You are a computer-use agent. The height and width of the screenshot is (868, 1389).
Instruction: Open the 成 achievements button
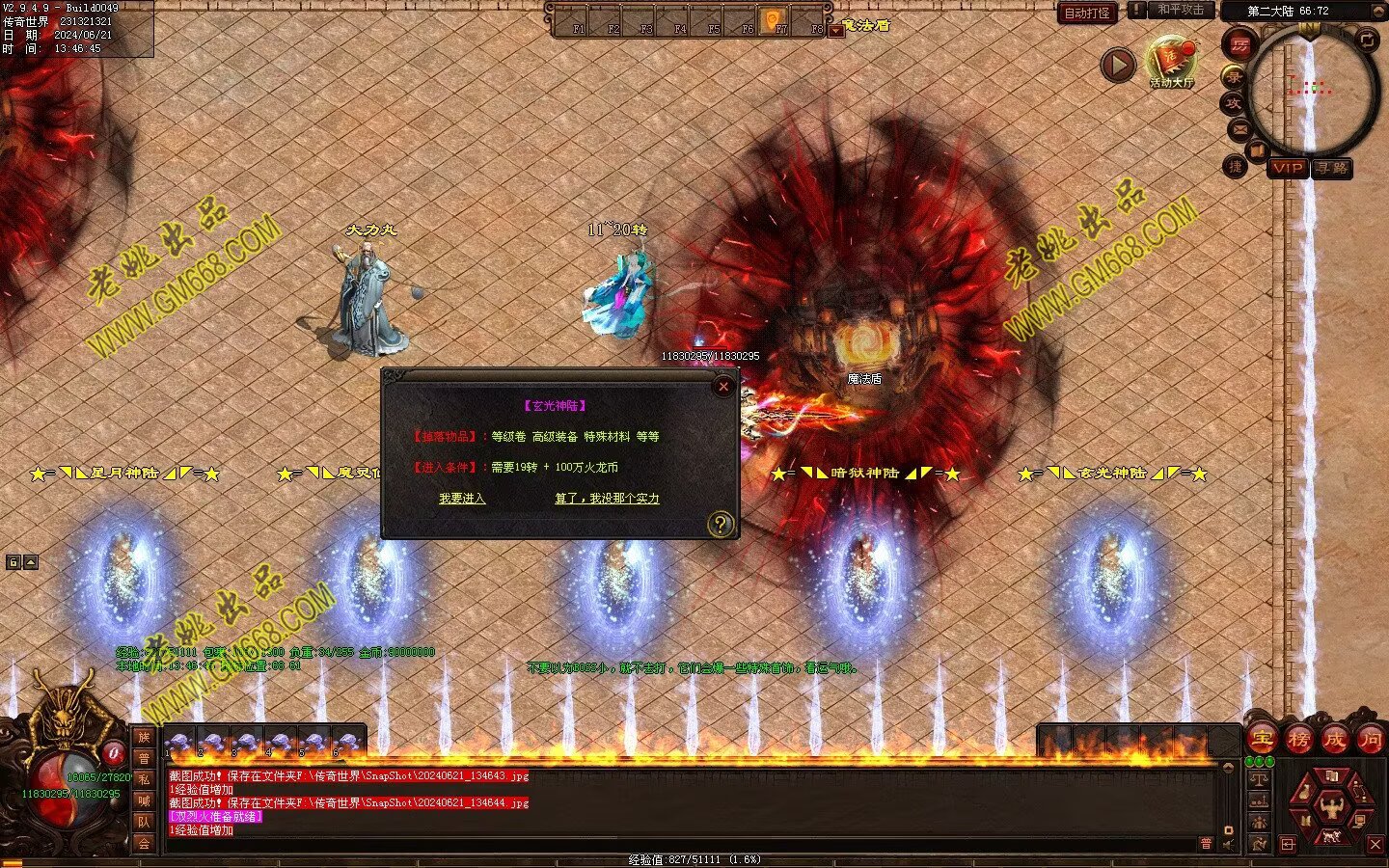tap(1334, 740)
